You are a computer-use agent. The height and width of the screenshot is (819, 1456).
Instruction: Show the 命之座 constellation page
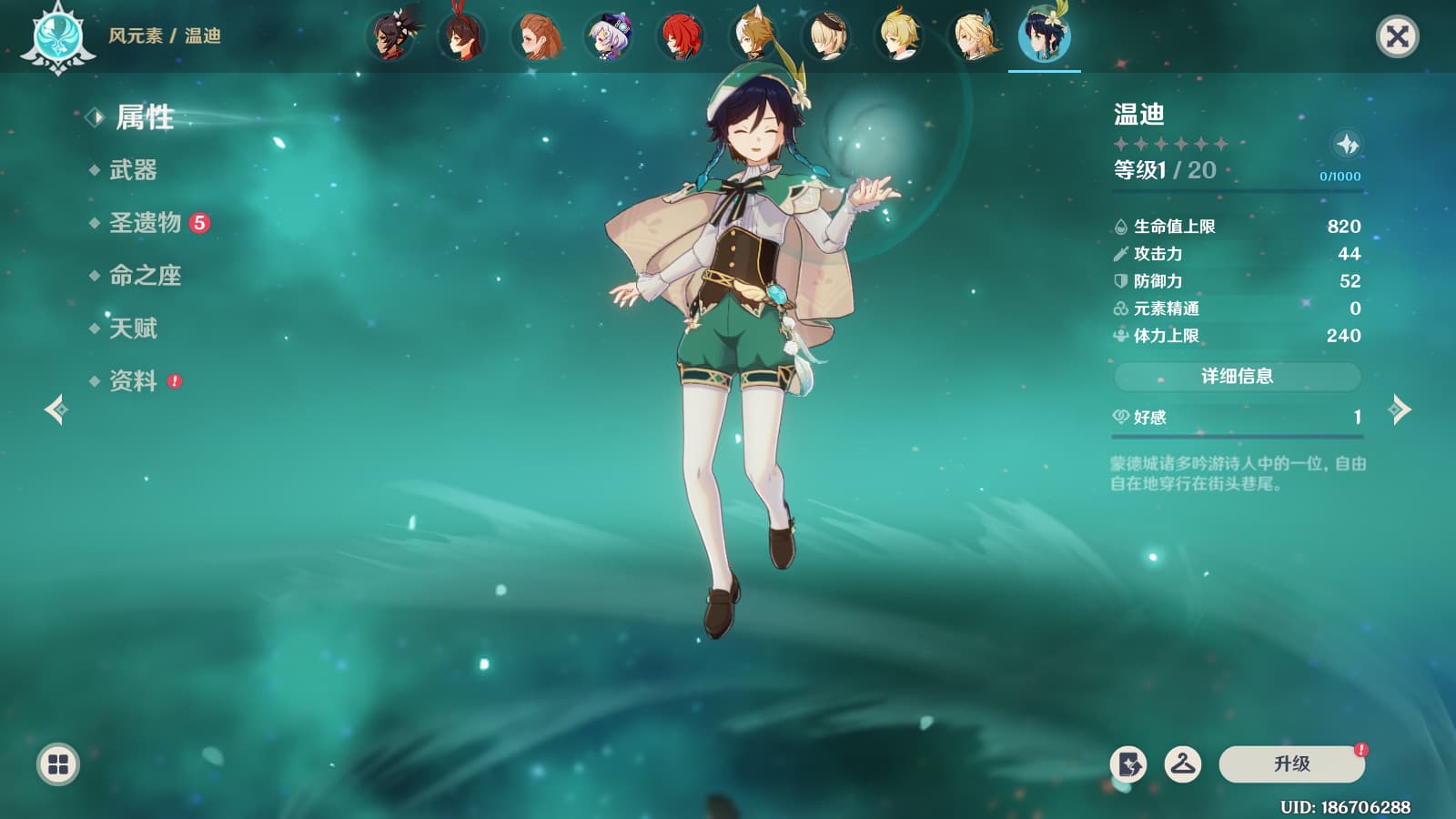click(146, 276)
